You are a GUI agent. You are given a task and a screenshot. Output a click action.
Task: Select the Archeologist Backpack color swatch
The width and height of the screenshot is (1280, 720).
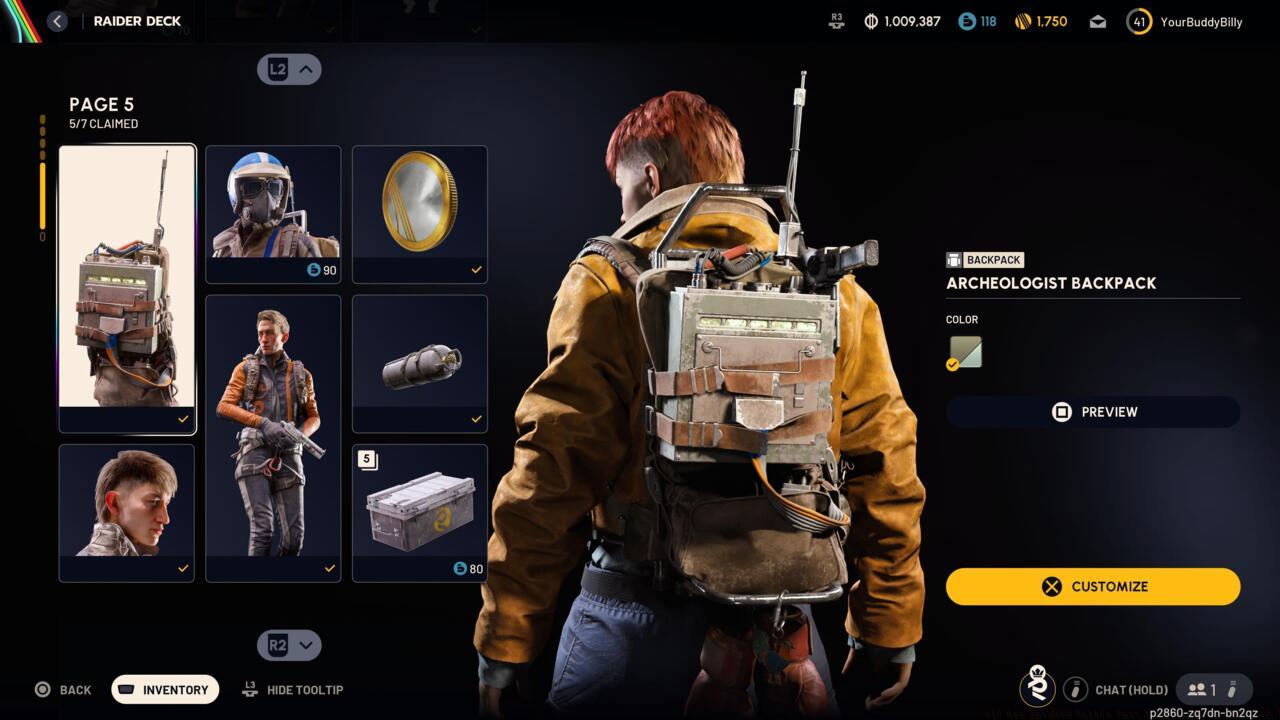(x=963, y=352)
